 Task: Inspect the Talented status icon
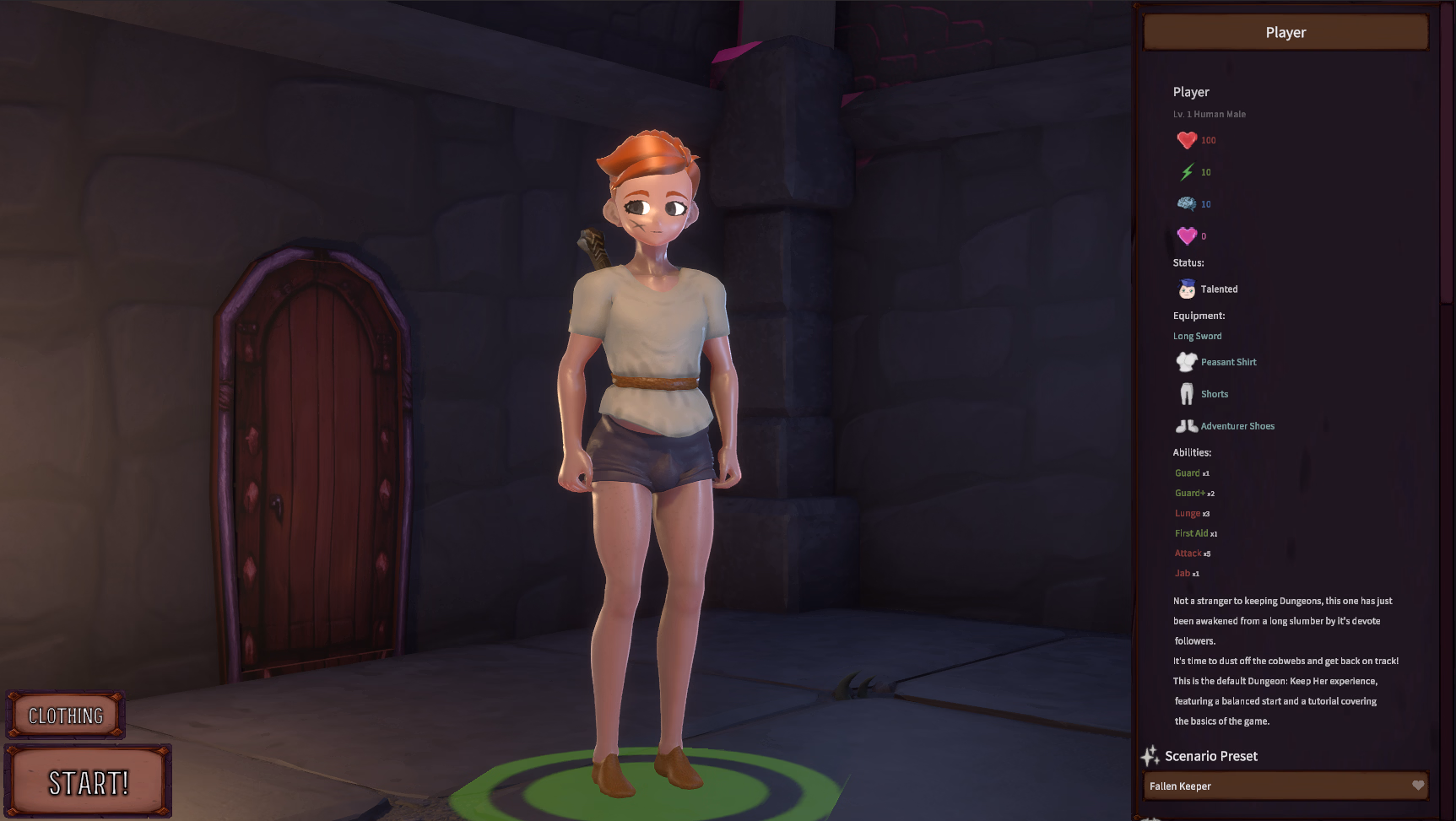point(1187,289)
